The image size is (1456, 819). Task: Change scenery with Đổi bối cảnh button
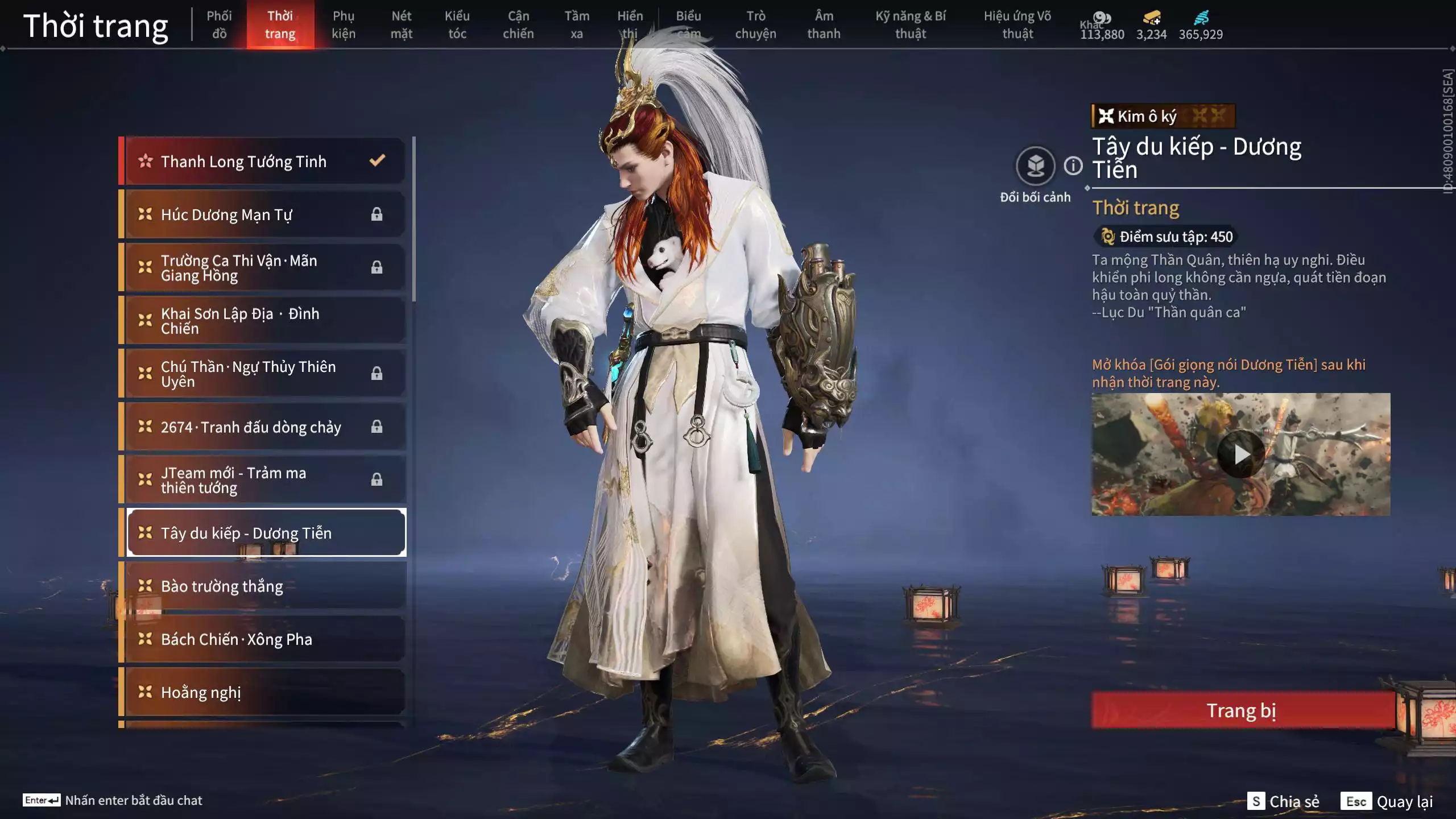(1035, 166)
